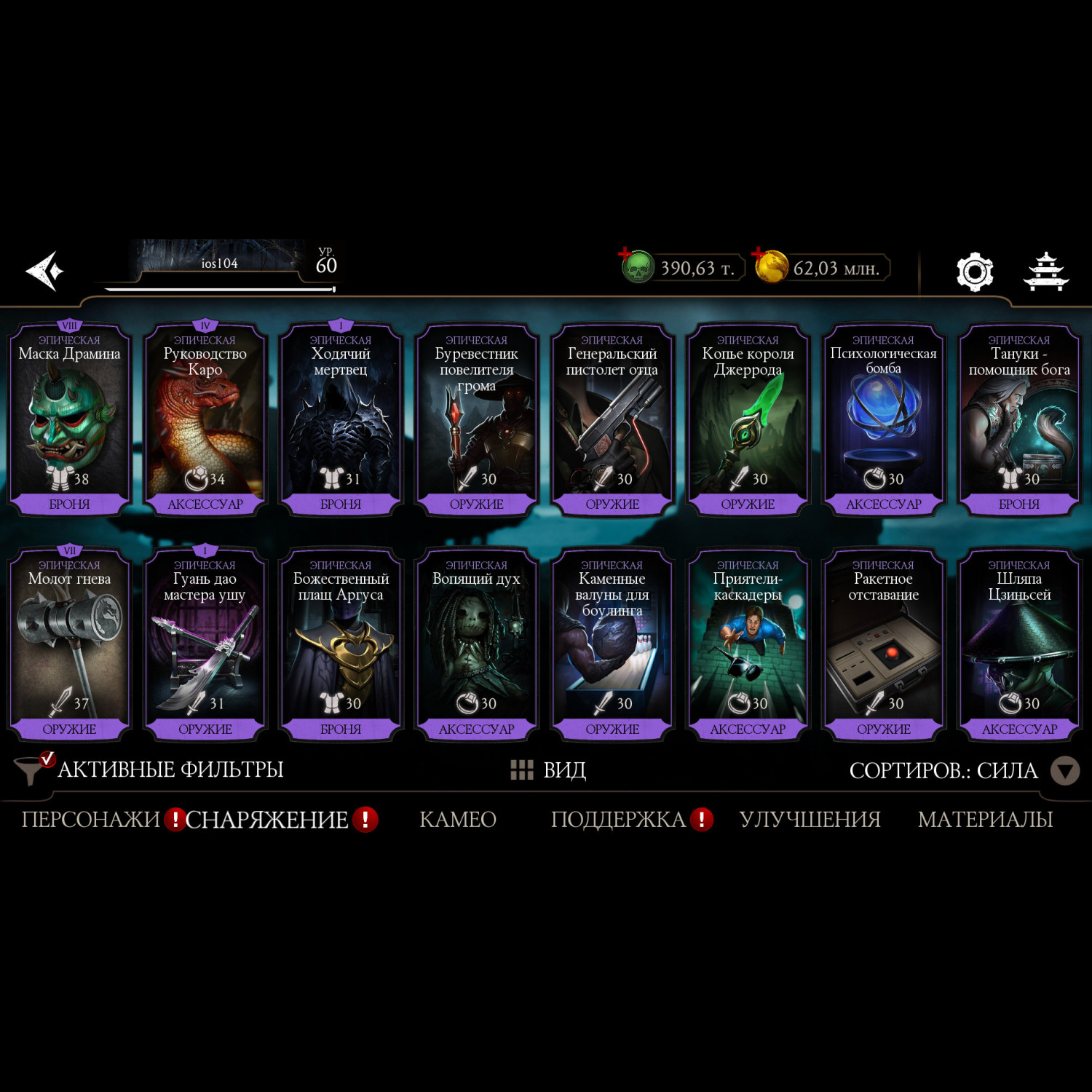Pick the Шляпа Цзиньсей accessory card
This screenshot has height=1092, width=1092.
tap(1019, 645)
